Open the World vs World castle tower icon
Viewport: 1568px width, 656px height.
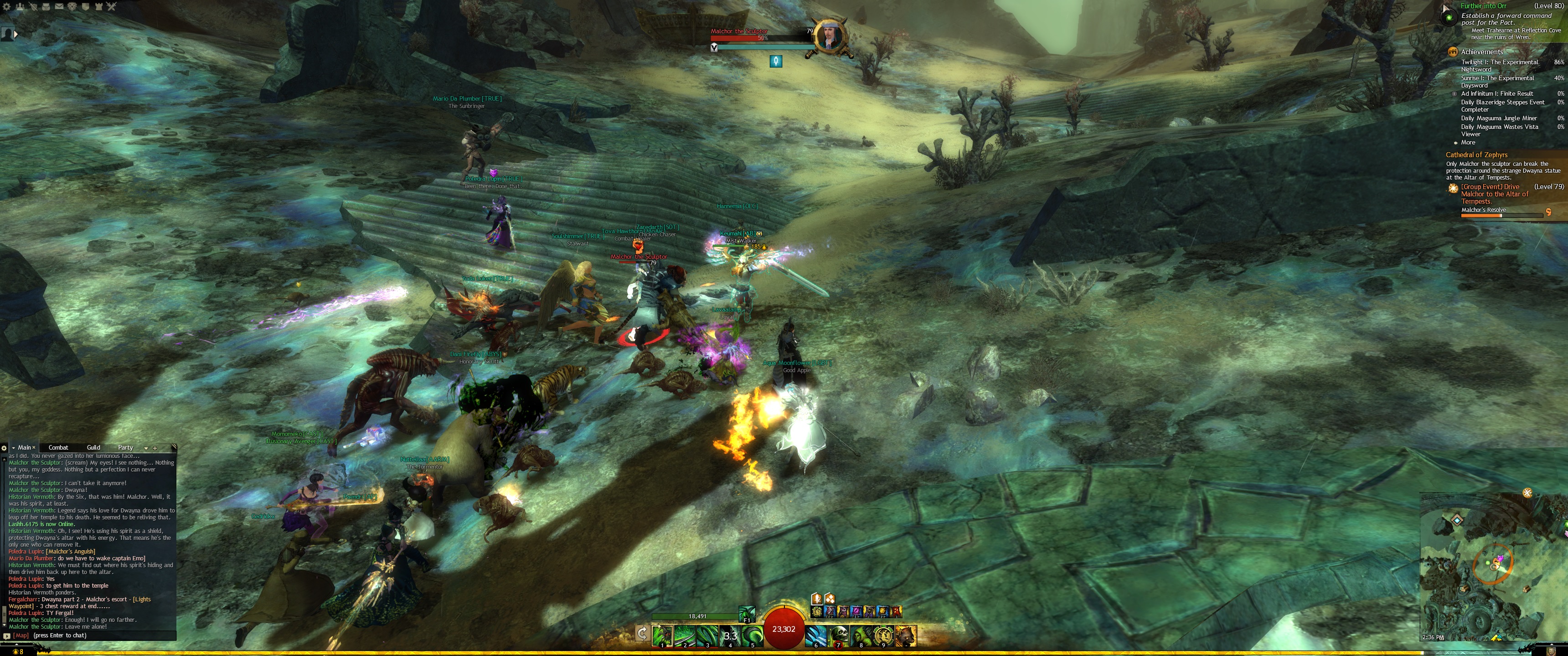click(98, 7)
